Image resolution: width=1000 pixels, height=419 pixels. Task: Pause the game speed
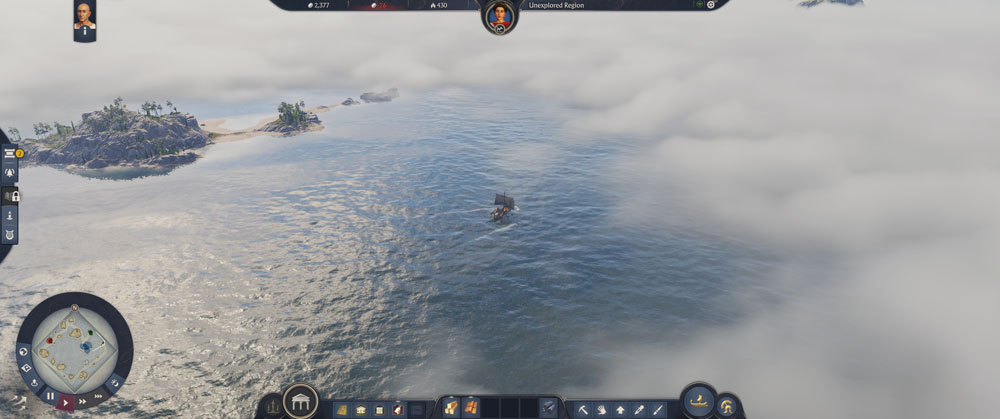(x=50, y=396)
